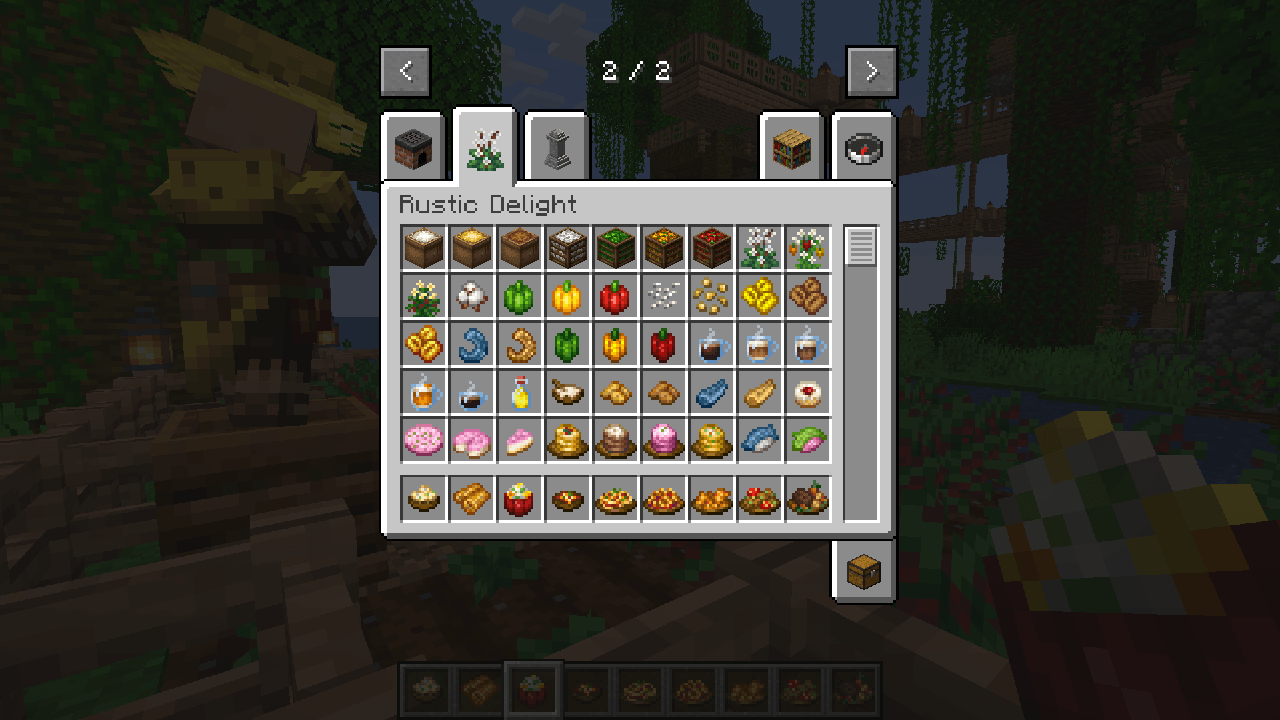Select the bottle of cooking oil
This screenshot has height=720, width=1280.
coord(519,392)
